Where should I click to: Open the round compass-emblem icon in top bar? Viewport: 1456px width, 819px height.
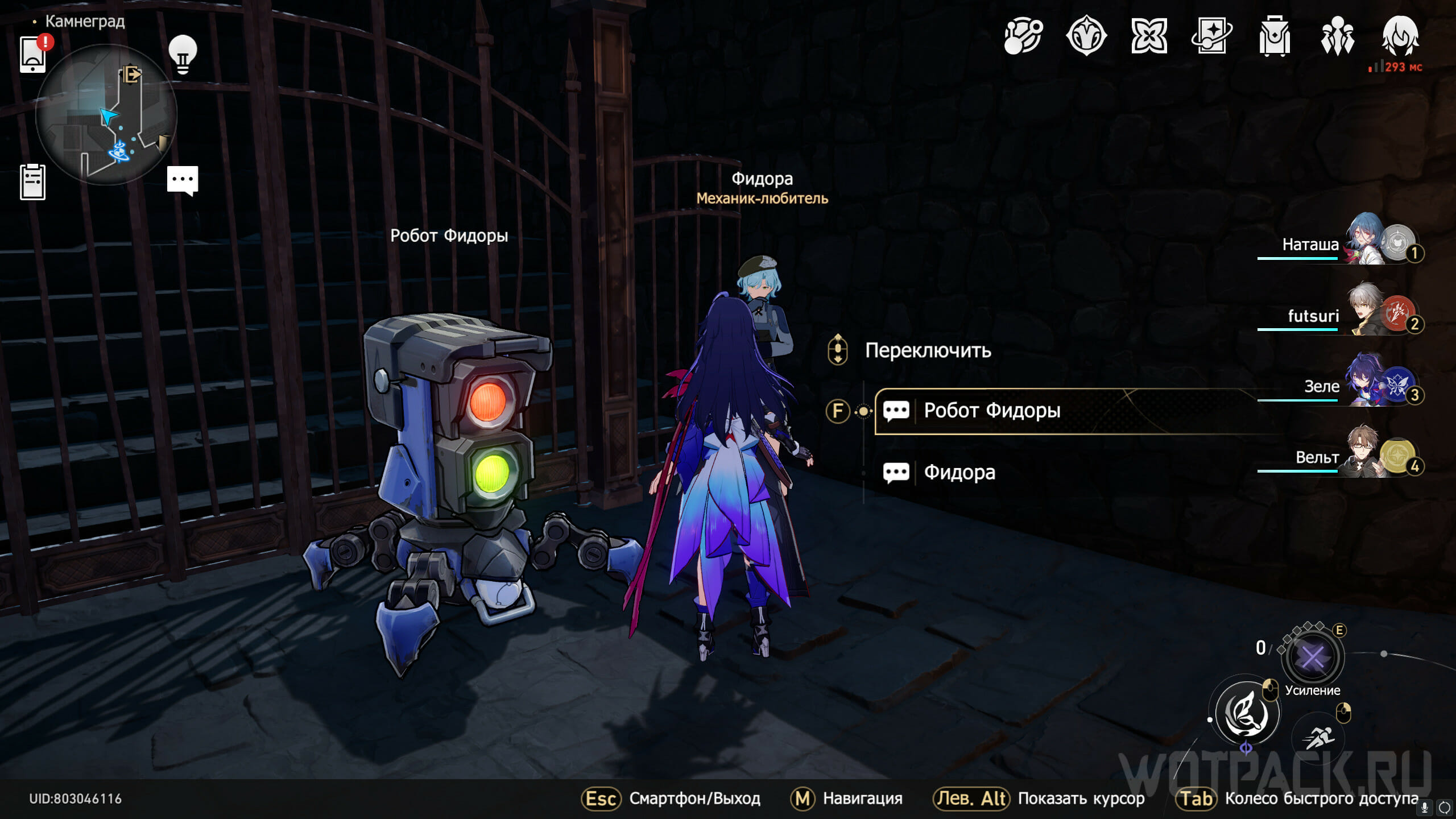[x=1086, y=35]
